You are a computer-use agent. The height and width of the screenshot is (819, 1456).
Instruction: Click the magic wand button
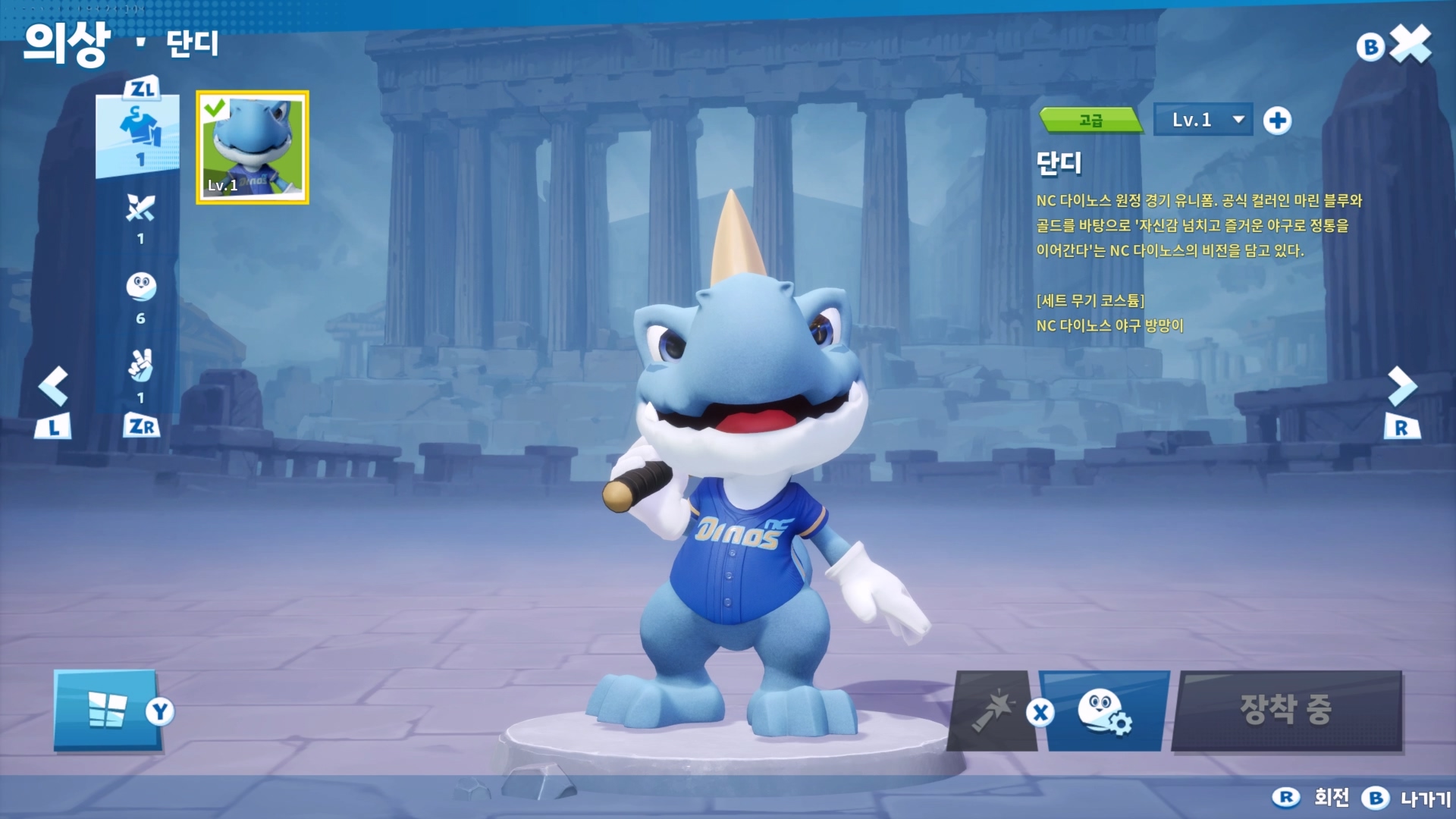(x=993, y=711)
